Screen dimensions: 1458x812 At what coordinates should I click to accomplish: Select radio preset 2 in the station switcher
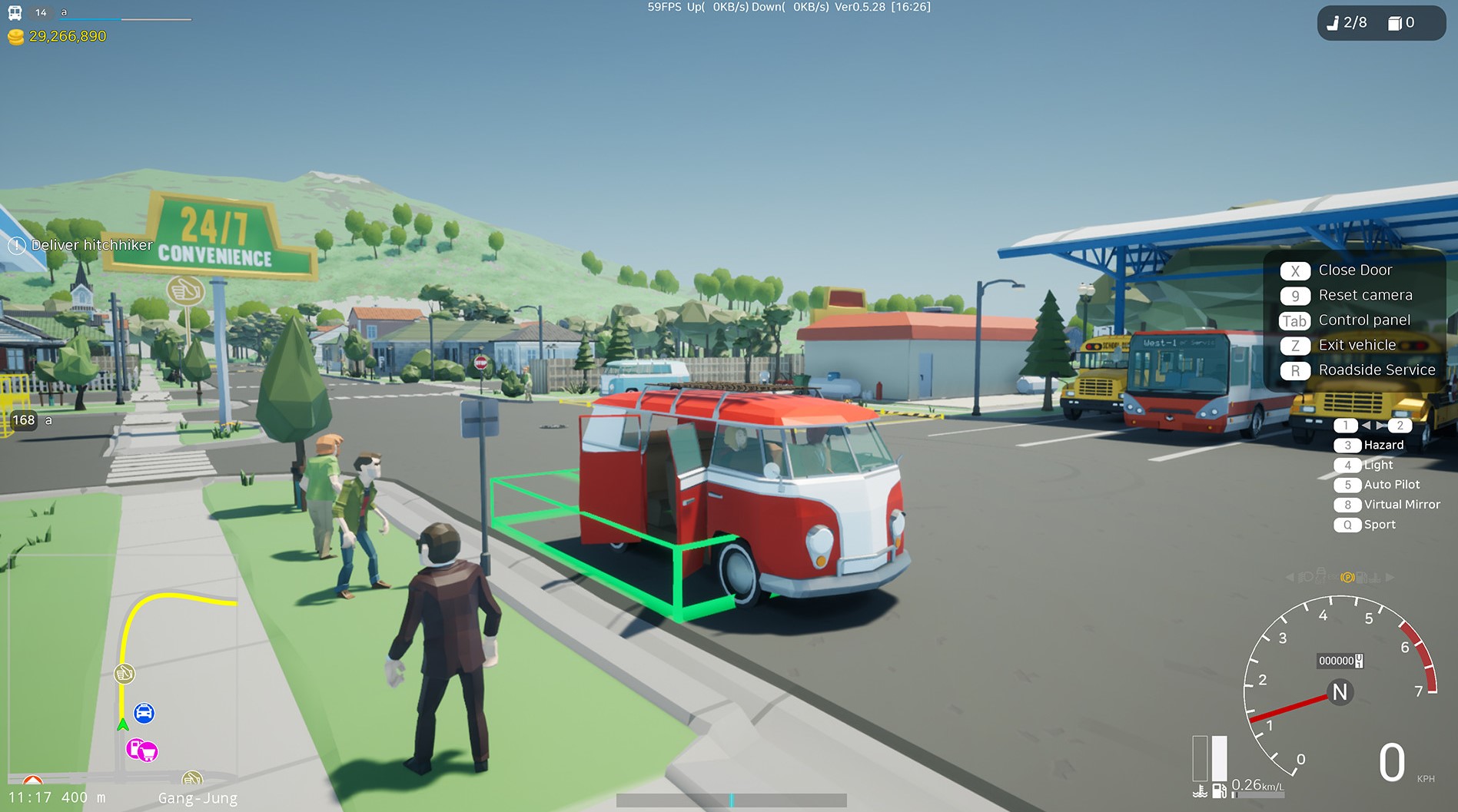(1400, 426)
